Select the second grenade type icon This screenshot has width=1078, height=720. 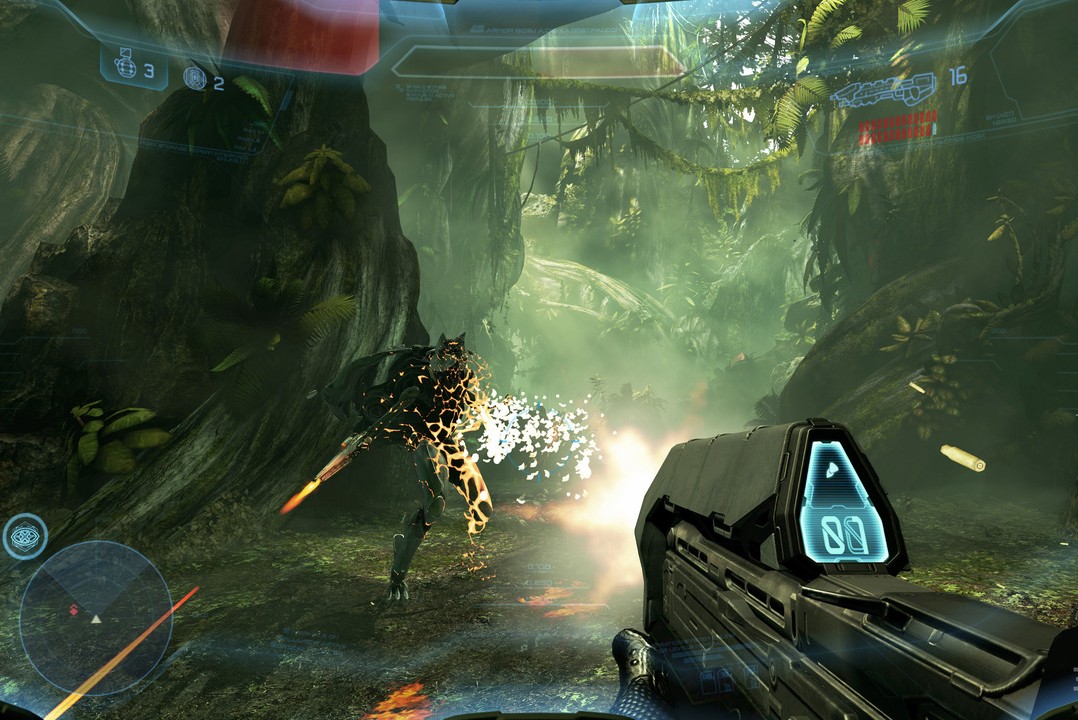(195, 77)
